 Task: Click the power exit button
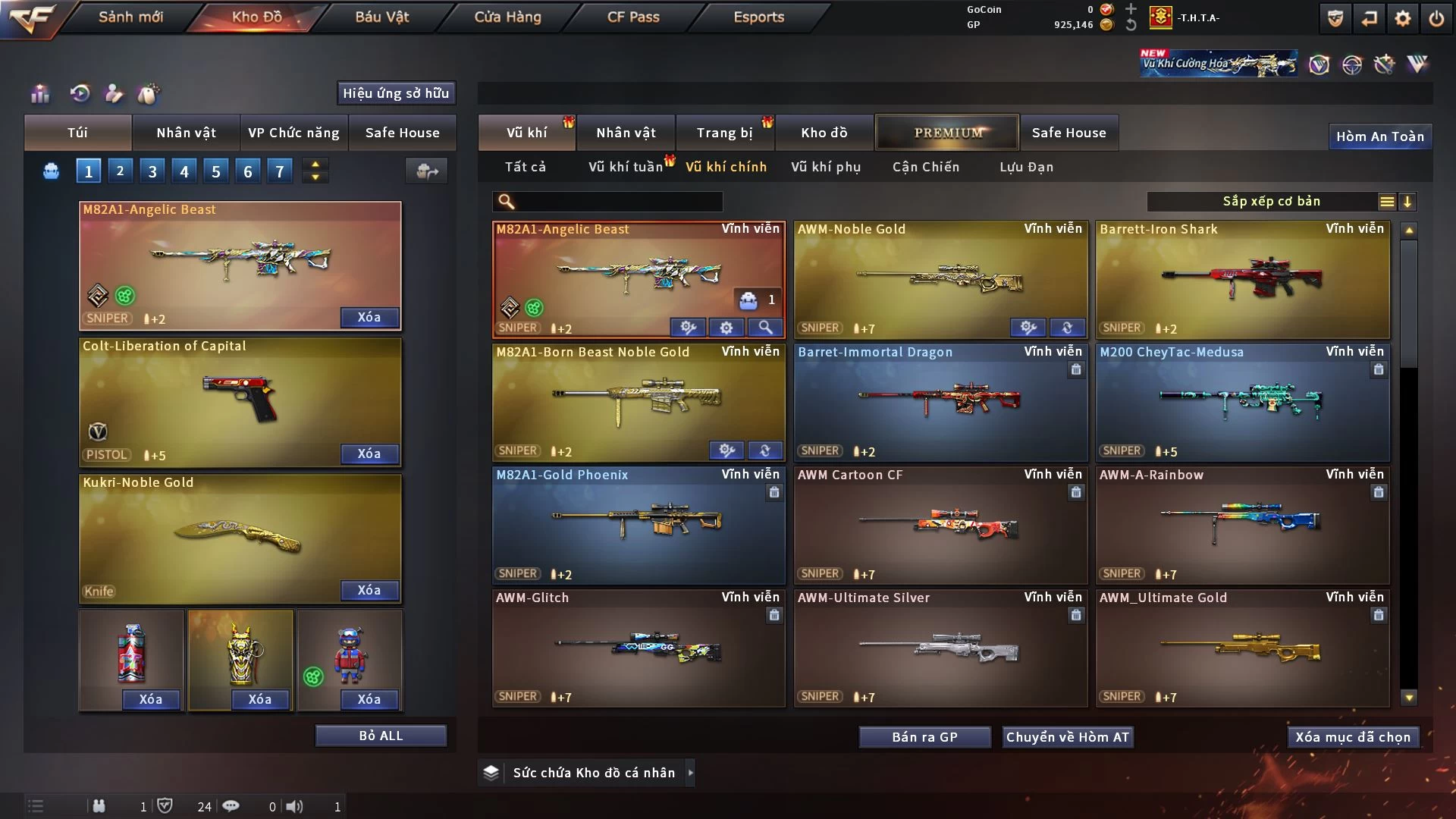click(x=1436, y=19)
